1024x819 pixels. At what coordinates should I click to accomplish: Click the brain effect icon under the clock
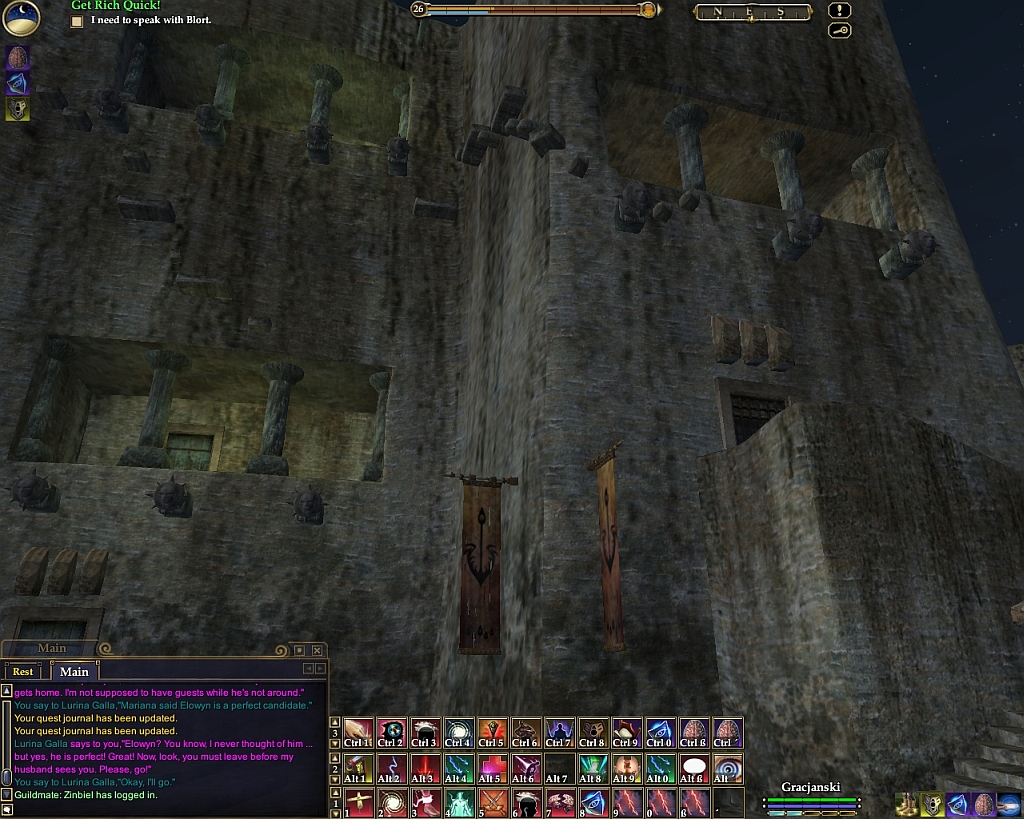point(17,57)
